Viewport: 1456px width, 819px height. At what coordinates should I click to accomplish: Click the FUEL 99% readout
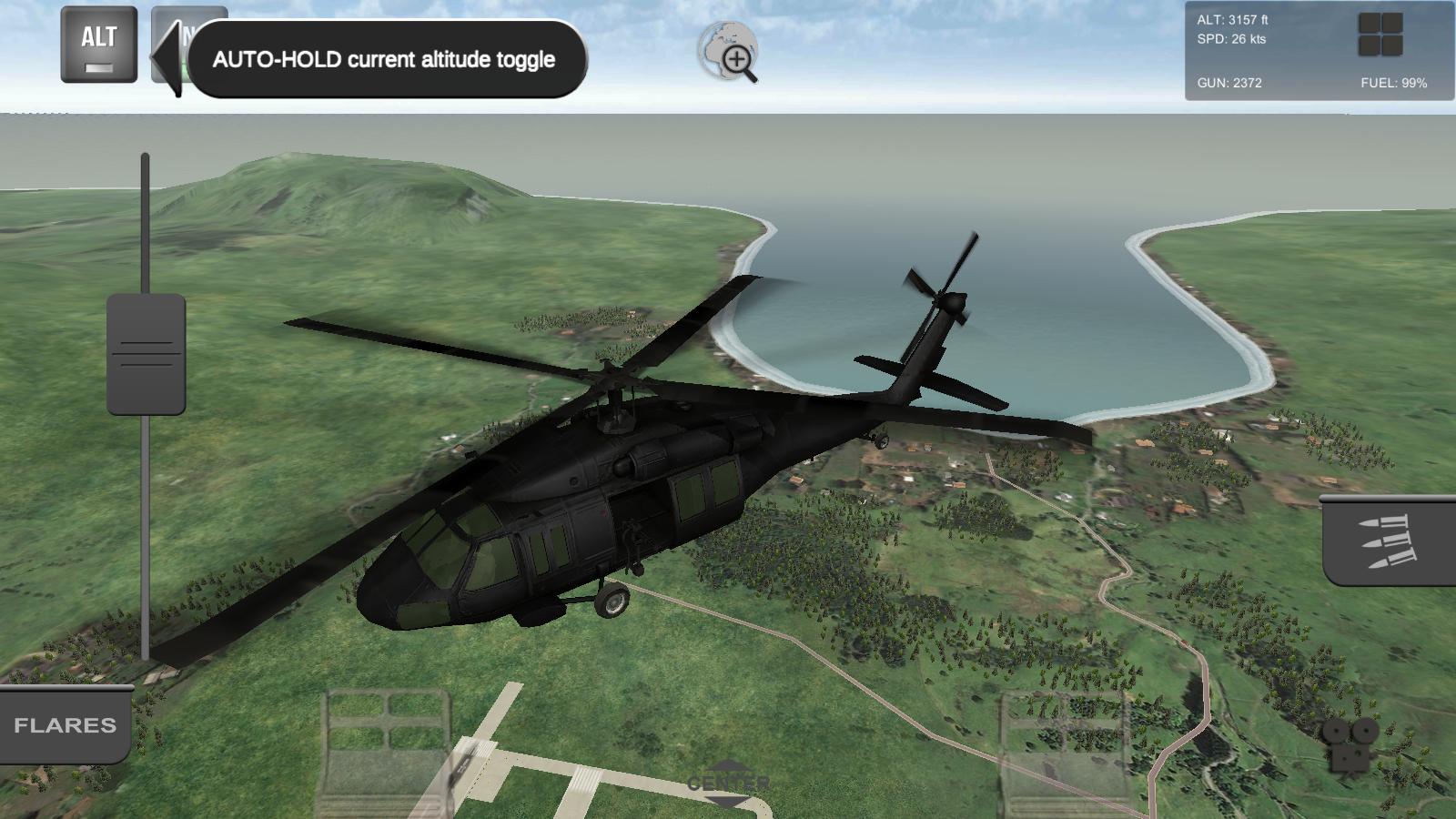1394,82
